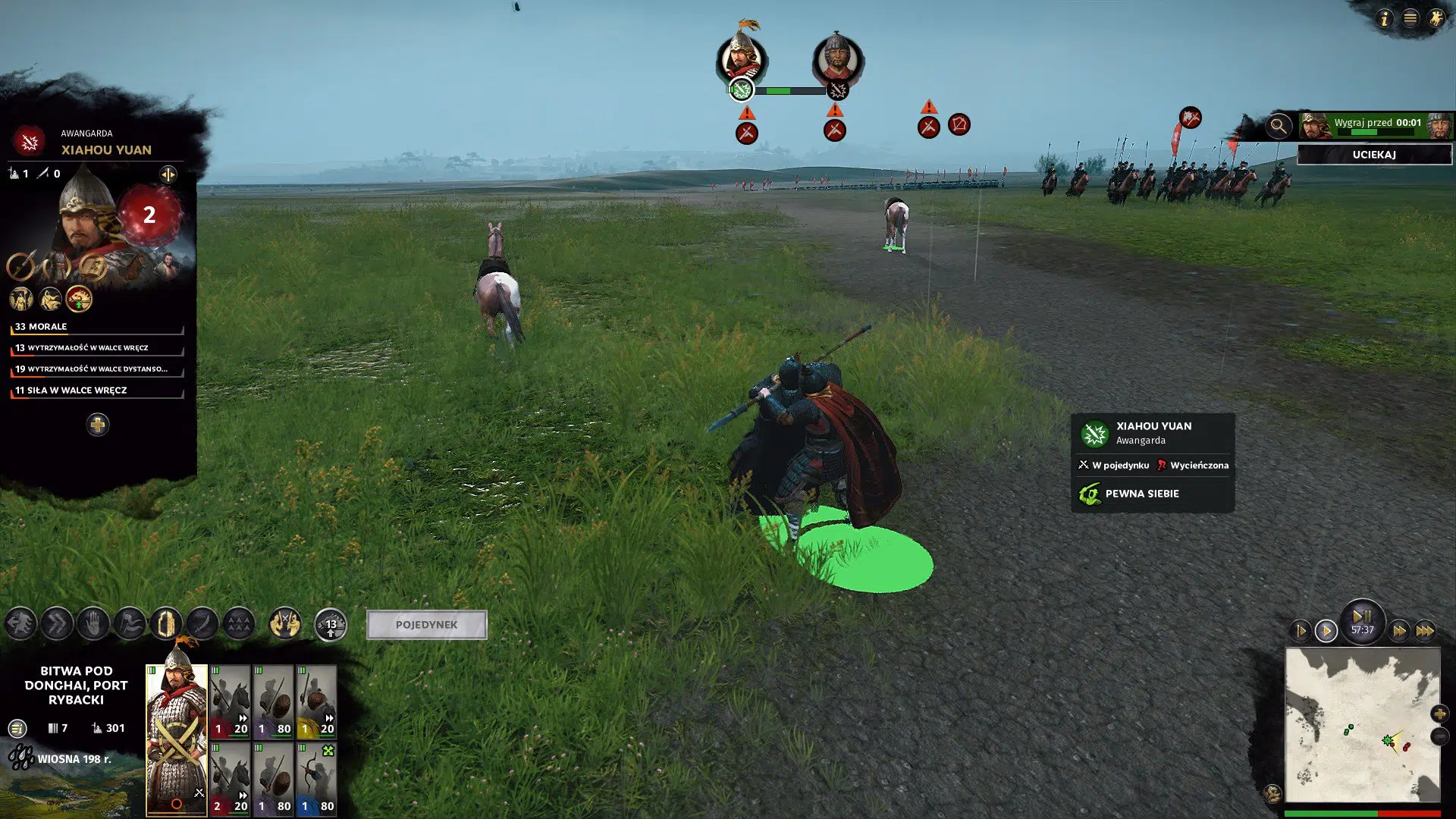Screen dimensions: 1456x819
Task: Select the curved sword melee attack icon
Action: (x=201, y=624)
